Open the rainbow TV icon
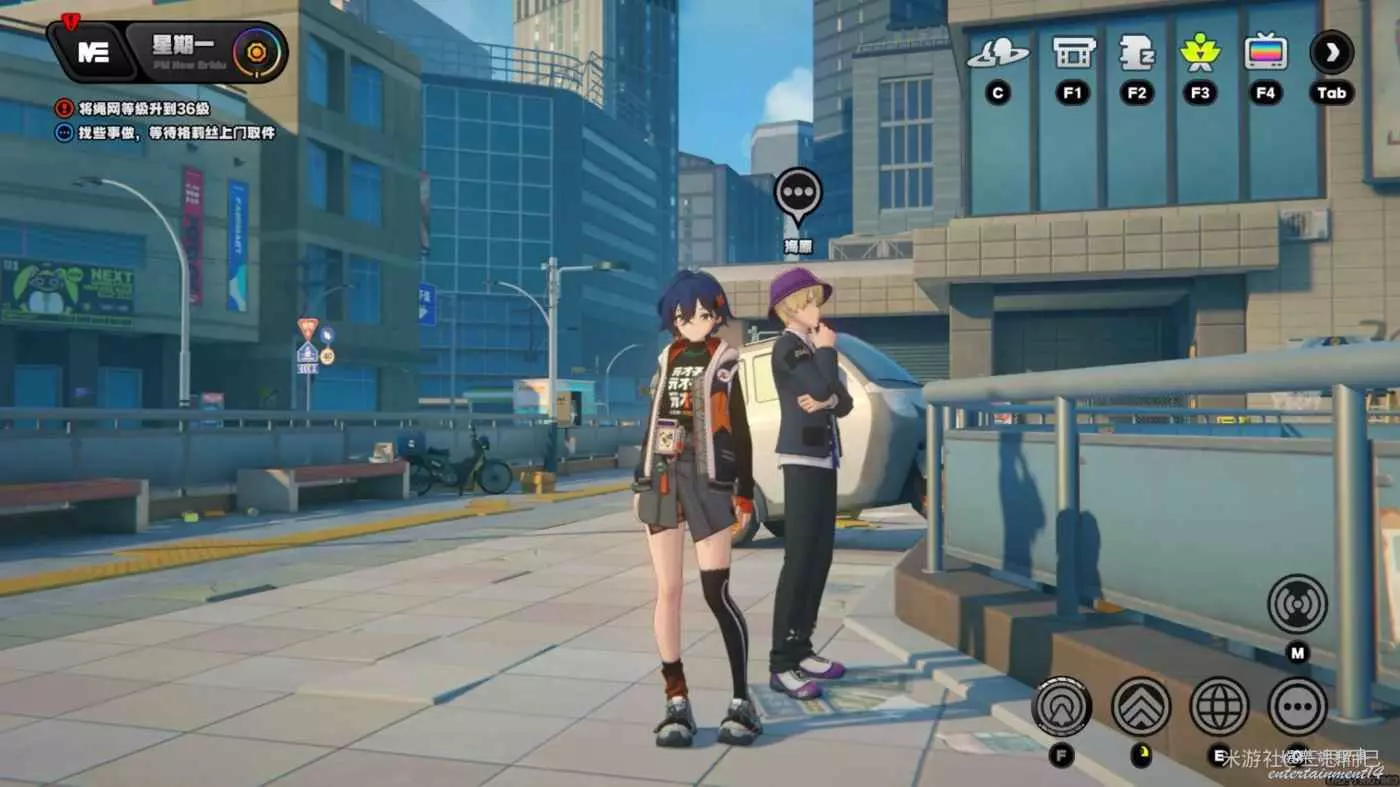 tap(1266, 52)
